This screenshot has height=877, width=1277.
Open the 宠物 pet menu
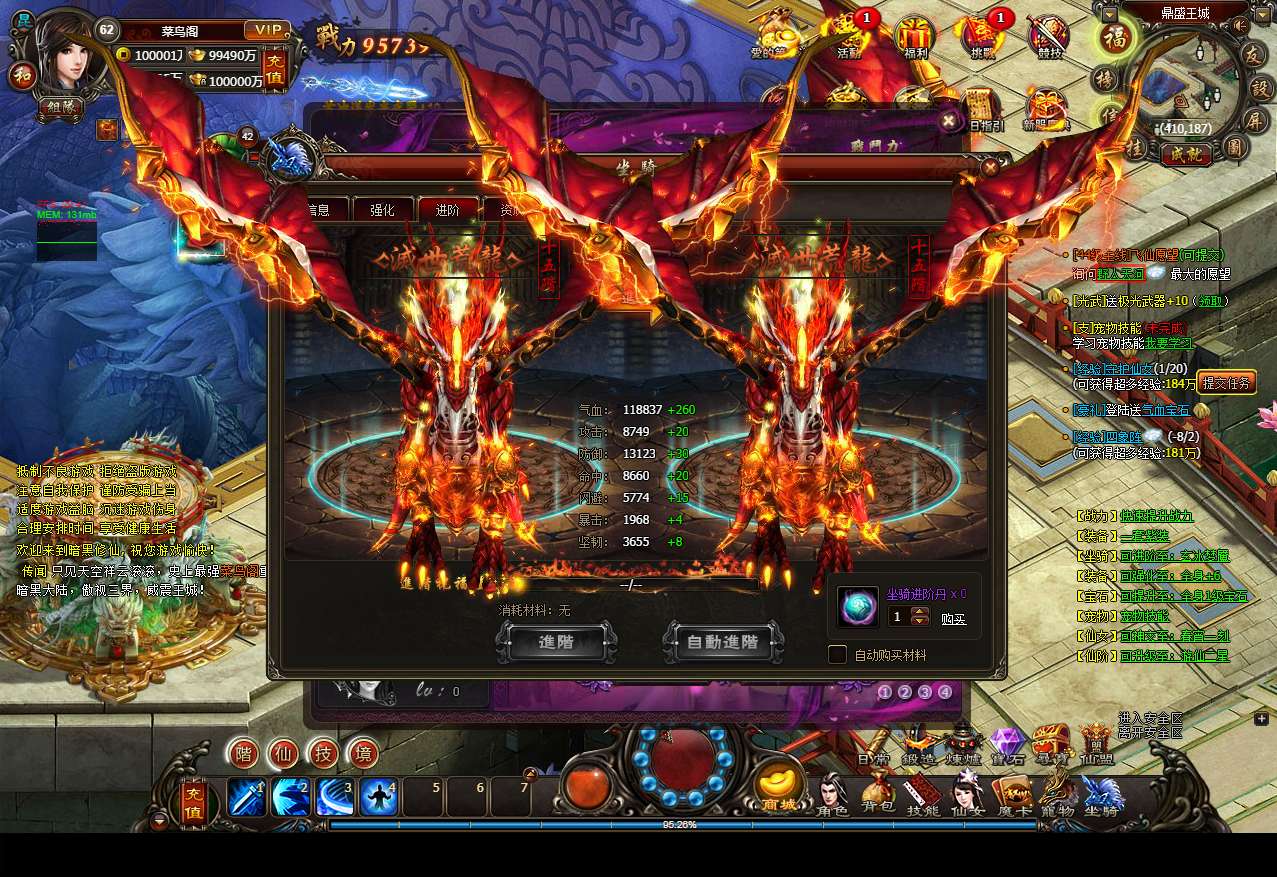click(1057, 797)
